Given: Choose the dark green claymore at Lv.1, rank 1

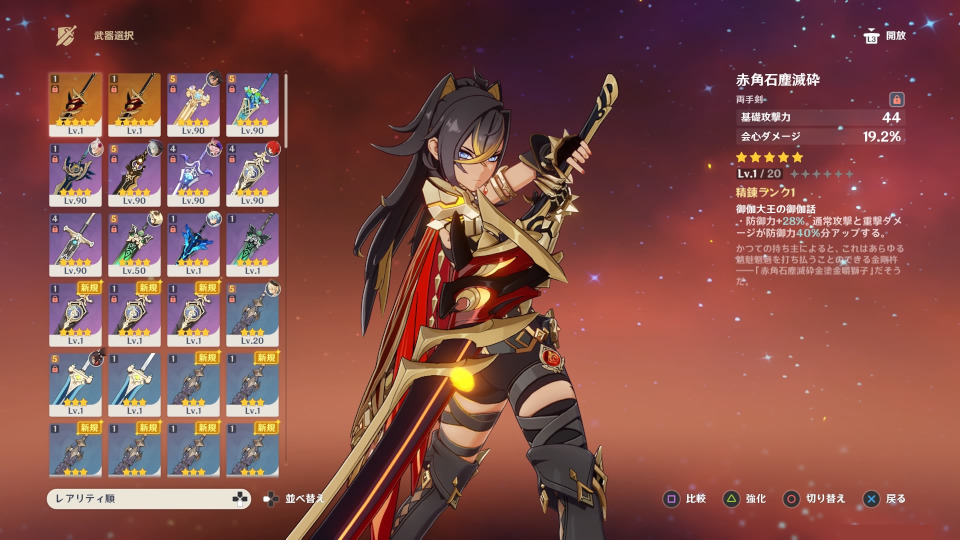Looking at the screenshot, I should 252,244.
